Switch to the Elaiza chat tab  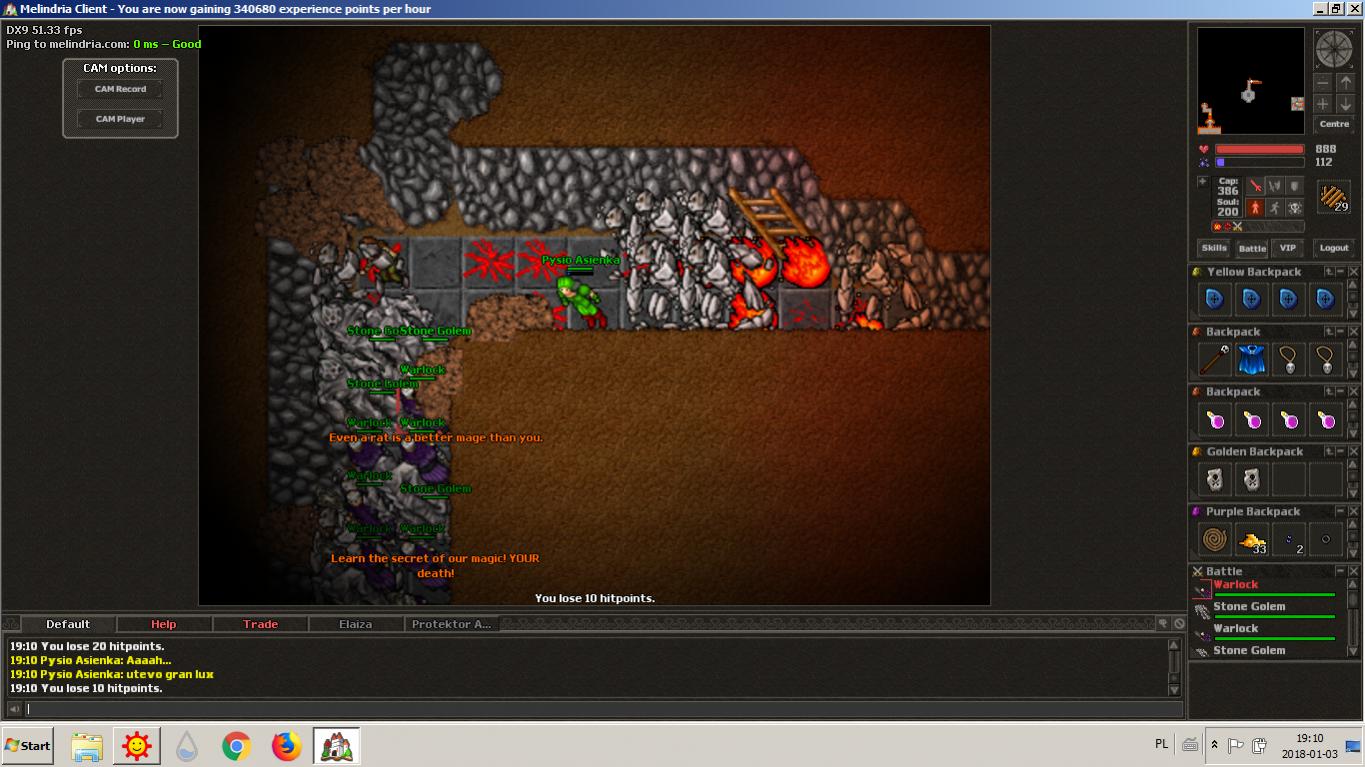click(x=355, y=624)
